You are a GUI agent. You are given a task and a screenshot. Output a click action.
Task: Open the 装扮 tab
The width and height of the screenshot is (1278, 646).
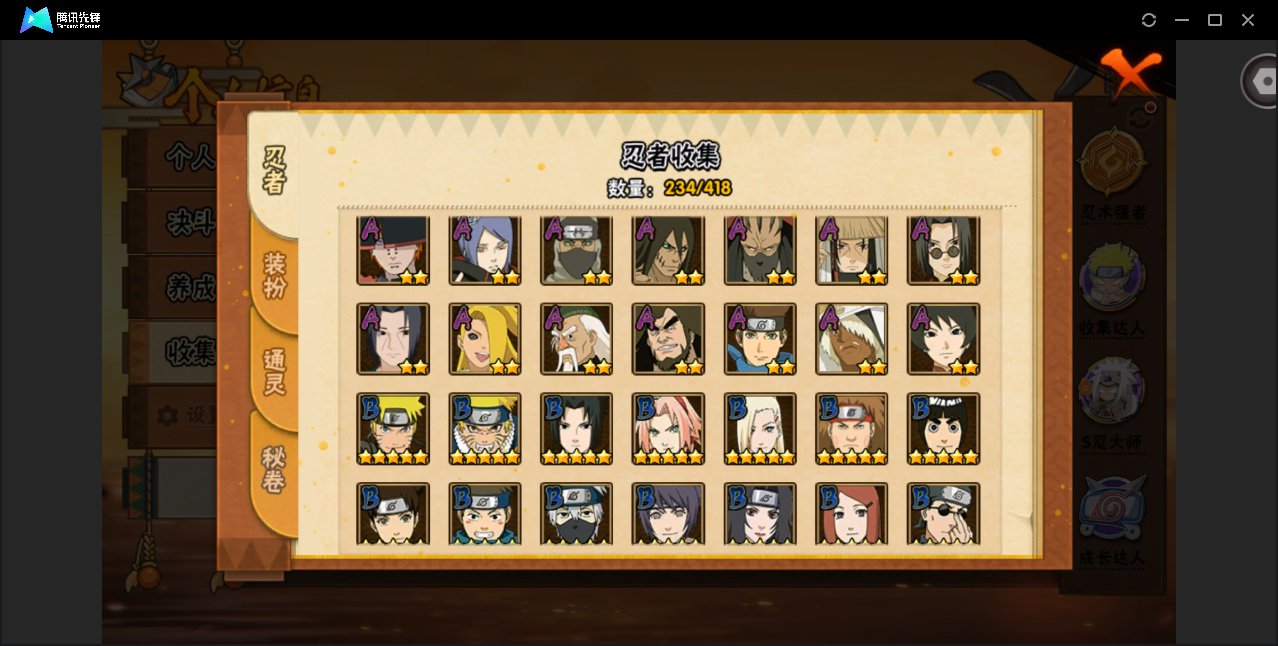click(274, 276)
